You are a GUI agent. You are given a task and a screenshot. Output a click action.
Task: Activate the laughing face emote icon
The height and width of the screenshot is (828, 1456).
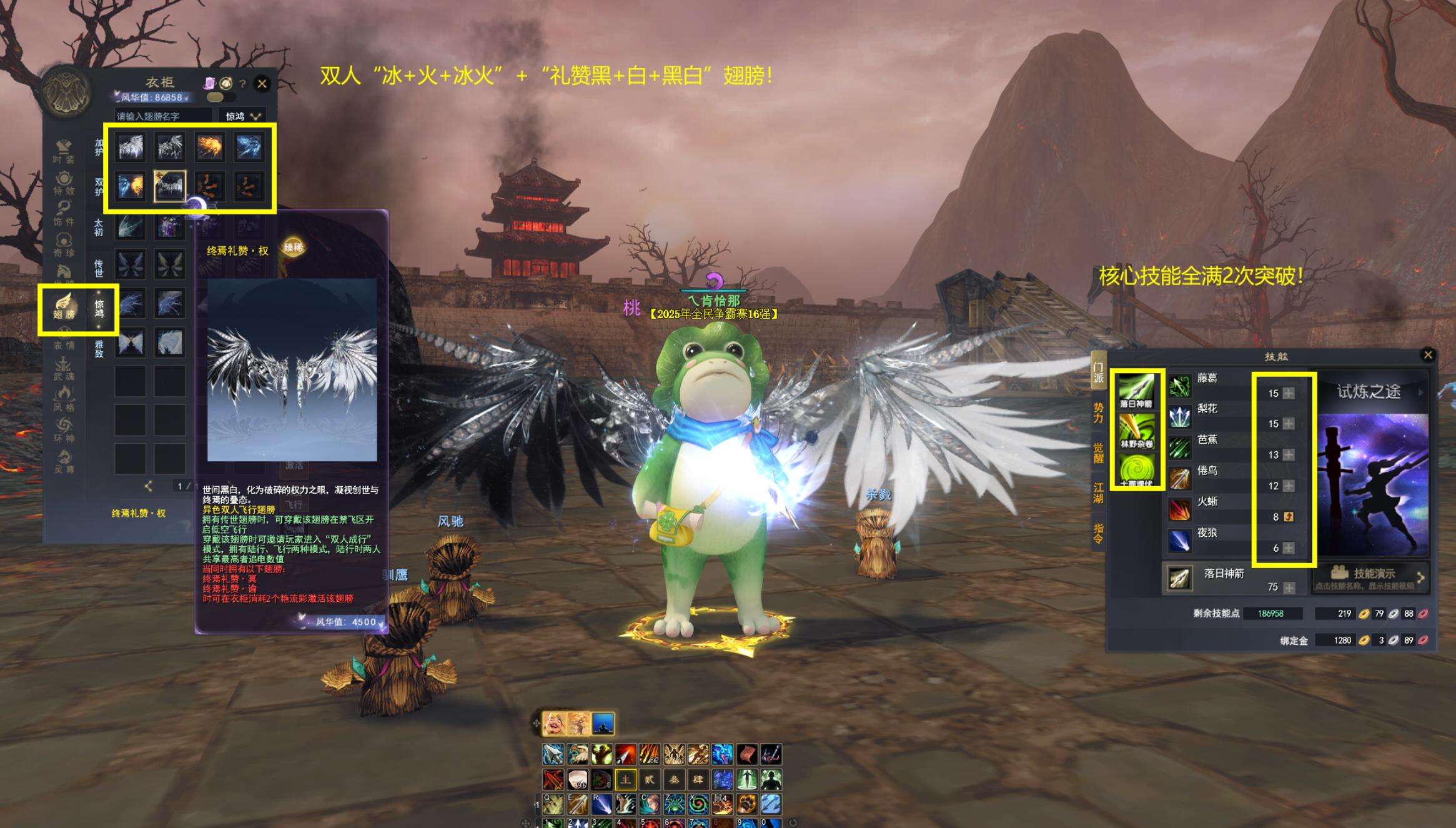[x=553, y=724]
